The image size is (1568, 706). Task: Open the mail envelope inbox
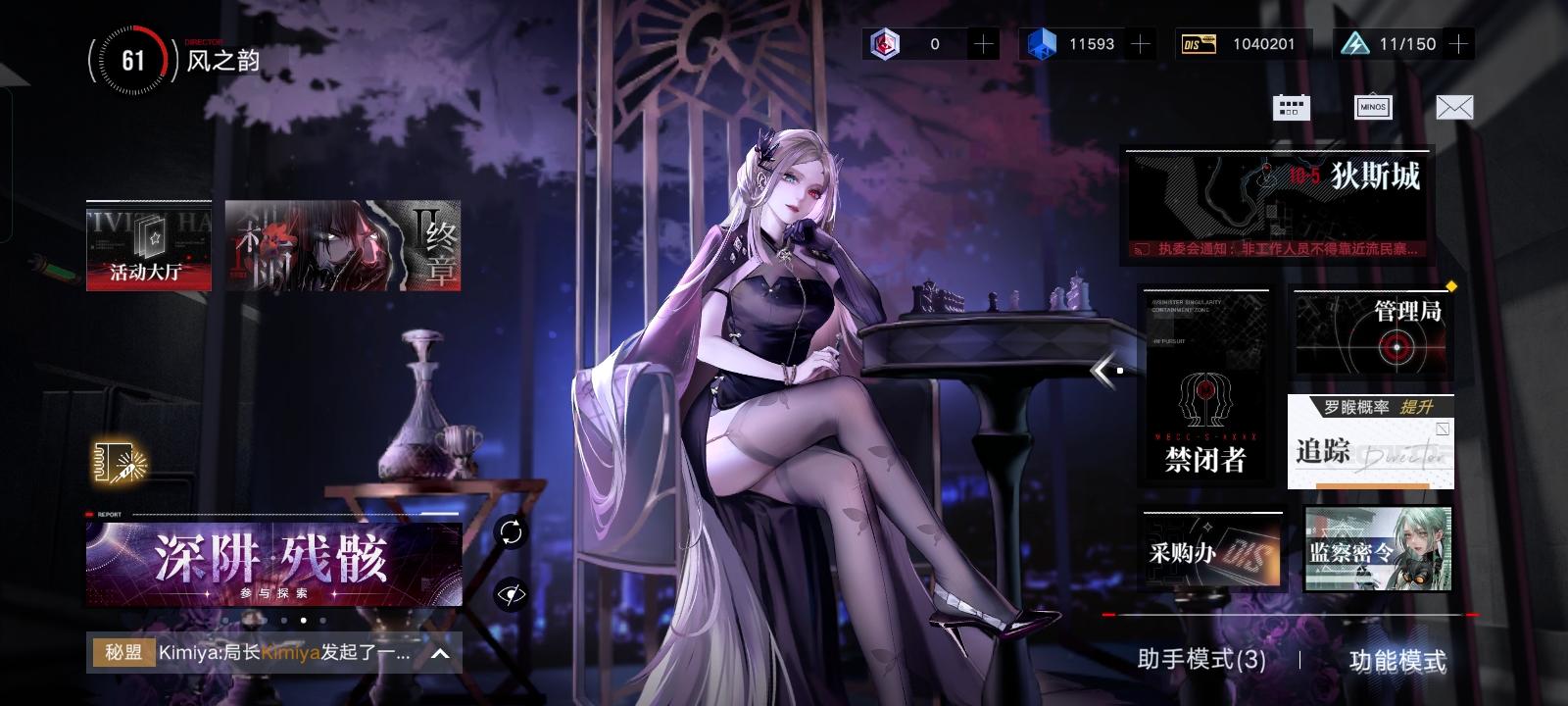[x=1456, y=107]
